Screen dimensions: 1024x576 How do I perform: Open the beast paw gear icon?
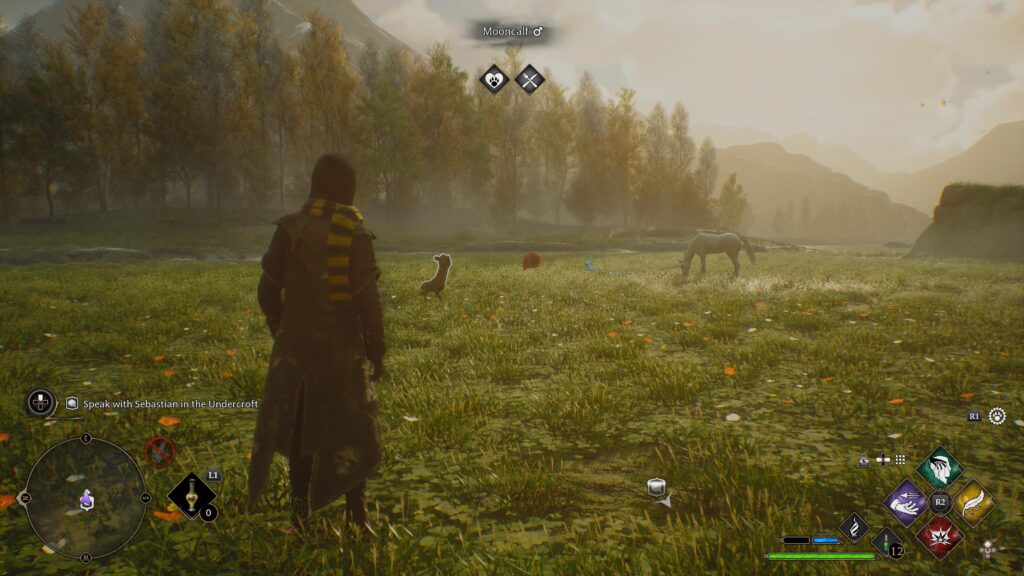997,416
